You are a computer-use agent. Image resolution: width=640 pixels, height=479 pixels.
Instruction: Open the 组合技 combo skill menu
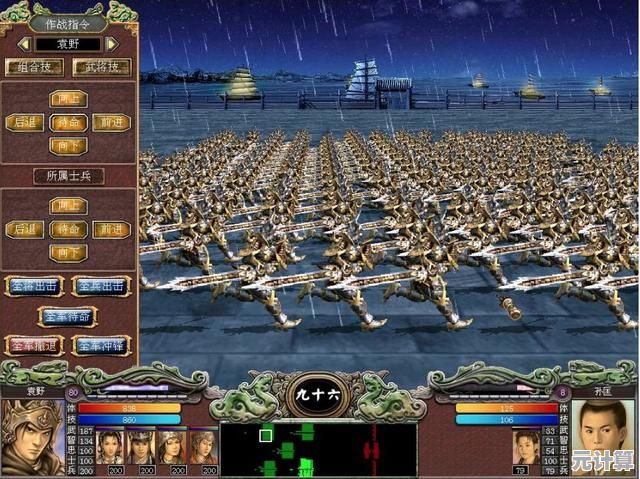click(34, 67)
